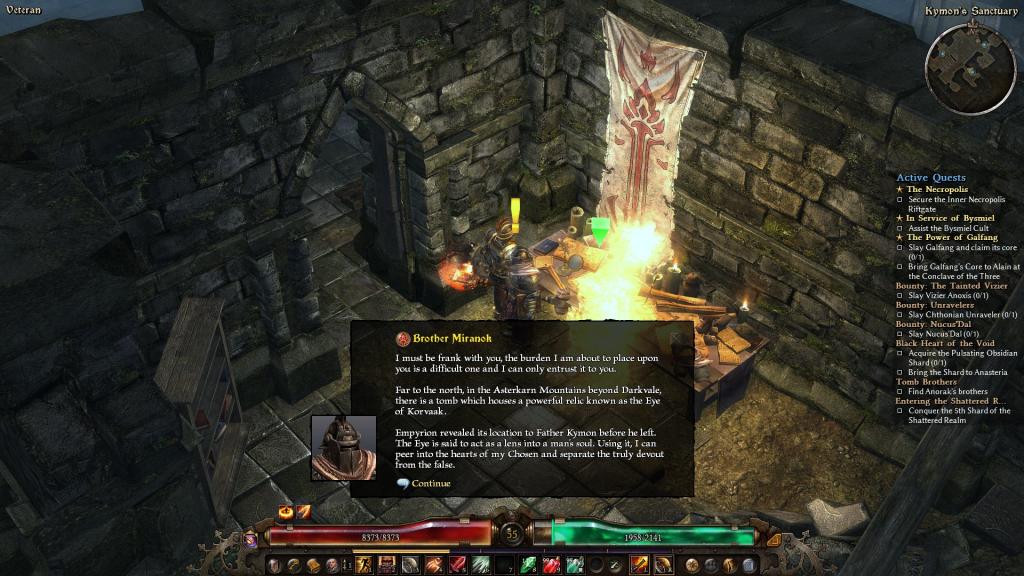The image size is (1024, 576).
Task: Use the red health potion on the hotbar
Action: point(550,565)
